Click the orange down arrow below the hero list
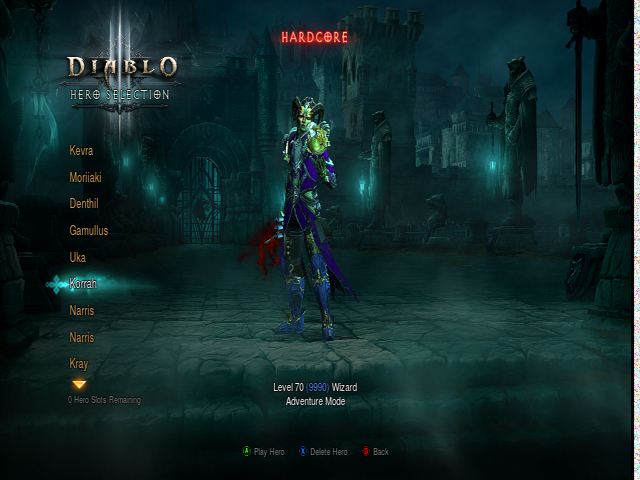The image size is (640, 480). (x=79, y=384)
